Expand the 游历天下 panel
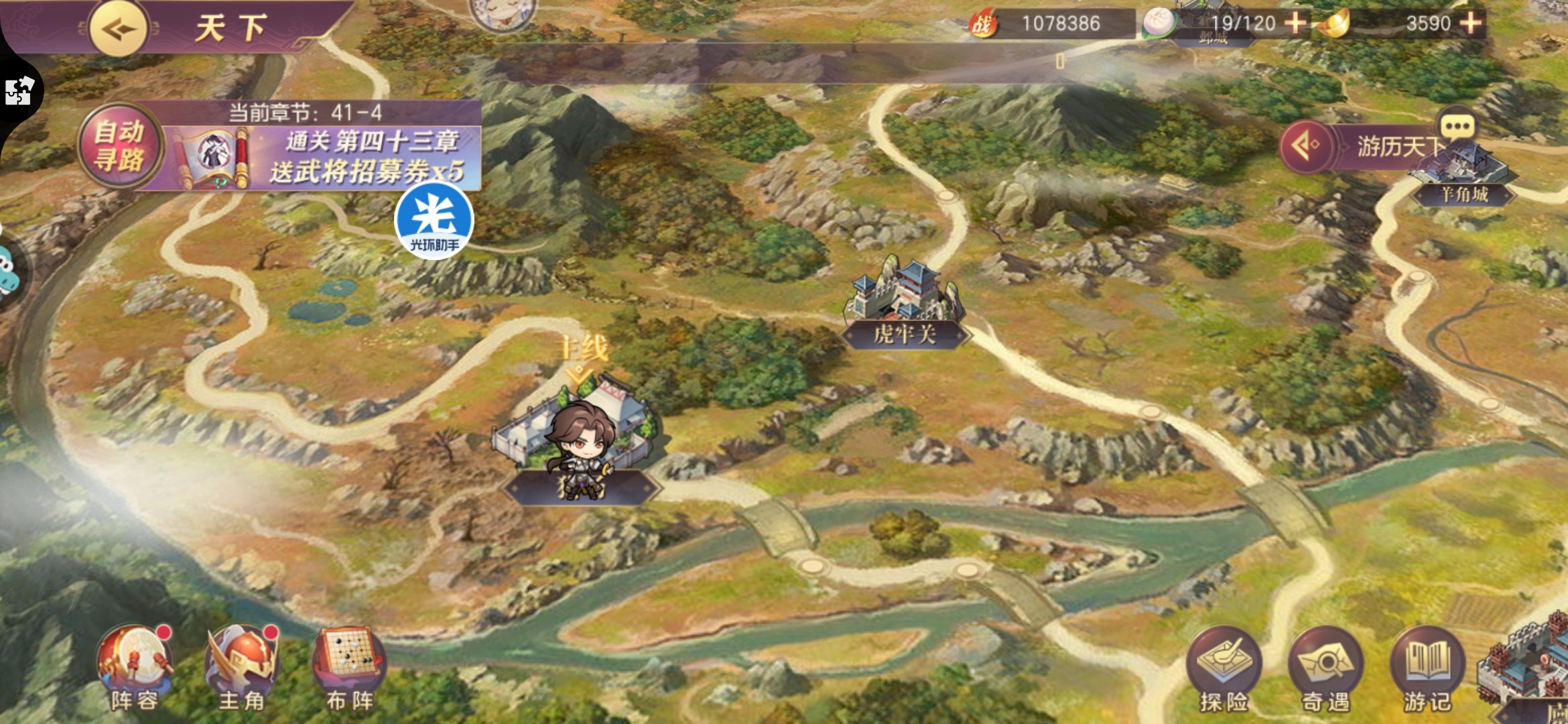The height and width of the screenshot is (724, 1568). click(x=1305, y=145)
